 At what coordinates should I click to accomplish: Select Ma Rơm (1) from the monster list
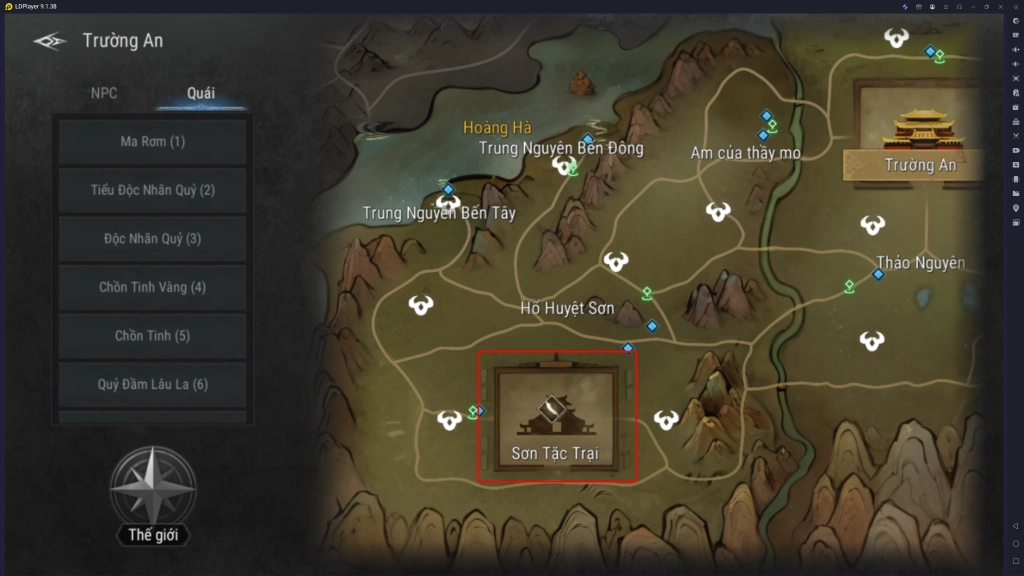point(152,141)
